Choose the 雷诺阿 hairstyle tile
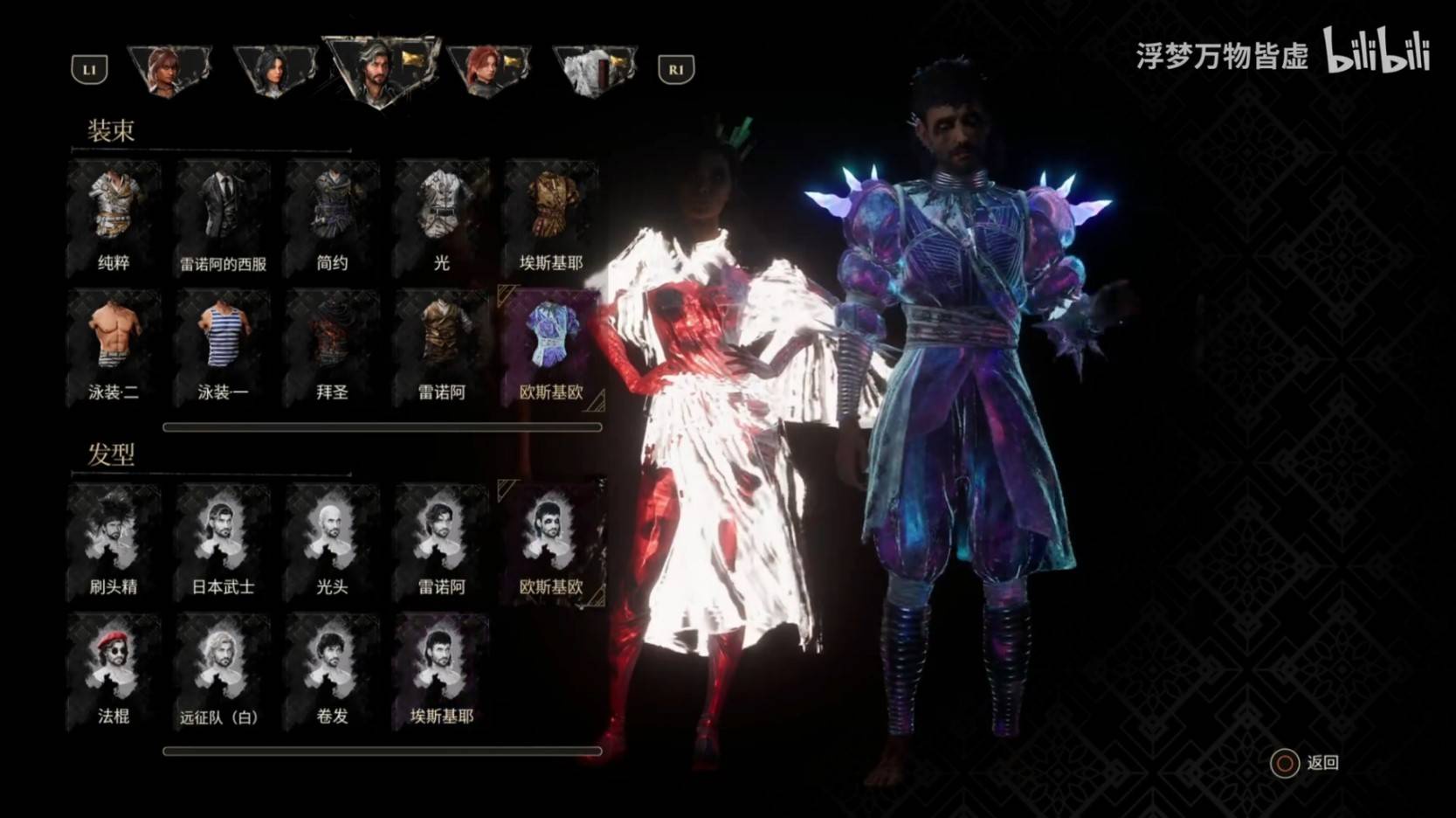 pyautogui.click(x=441, y=540)
